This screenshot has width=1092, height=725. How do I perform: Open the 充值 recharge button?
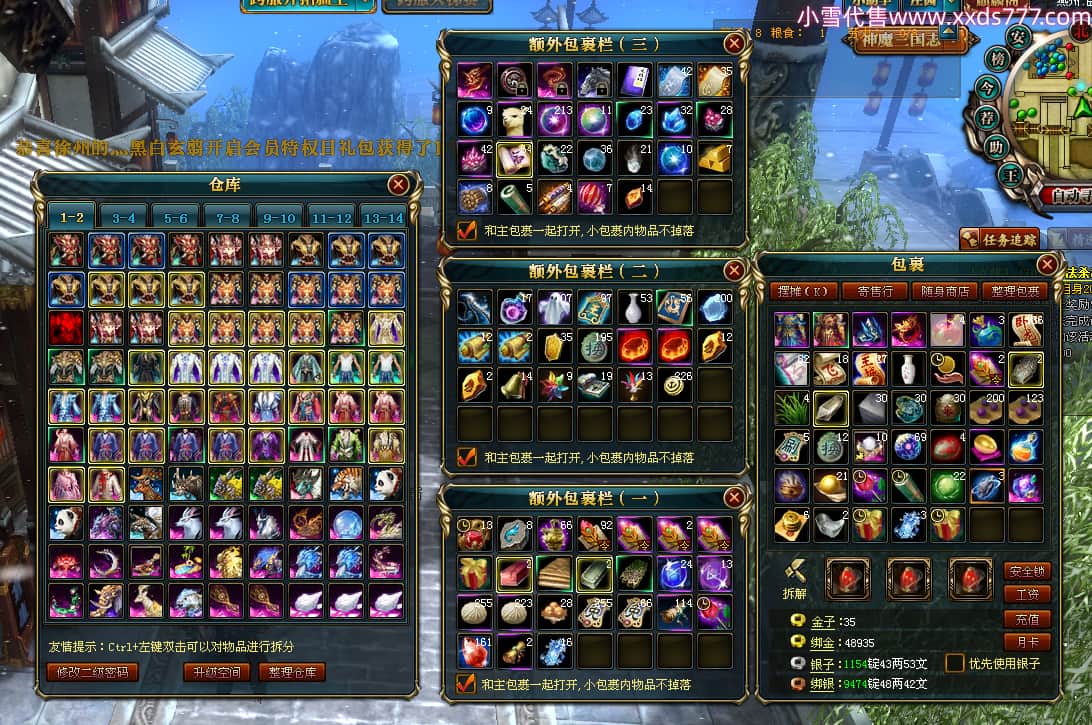pyautogui.click(x=1027, y=619)
